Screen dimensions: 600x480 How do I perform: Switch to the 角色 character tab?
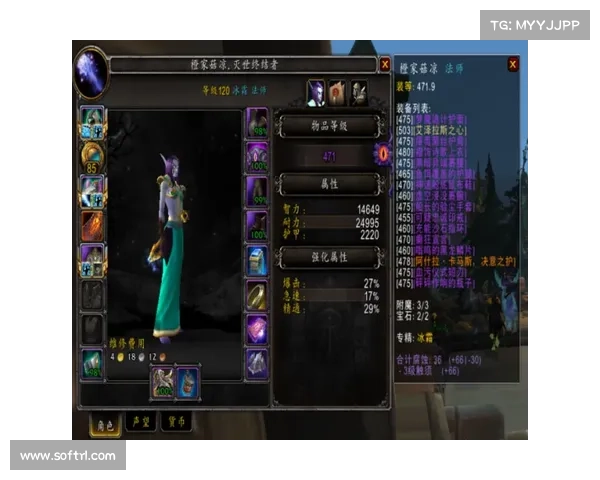click(101, 422)
